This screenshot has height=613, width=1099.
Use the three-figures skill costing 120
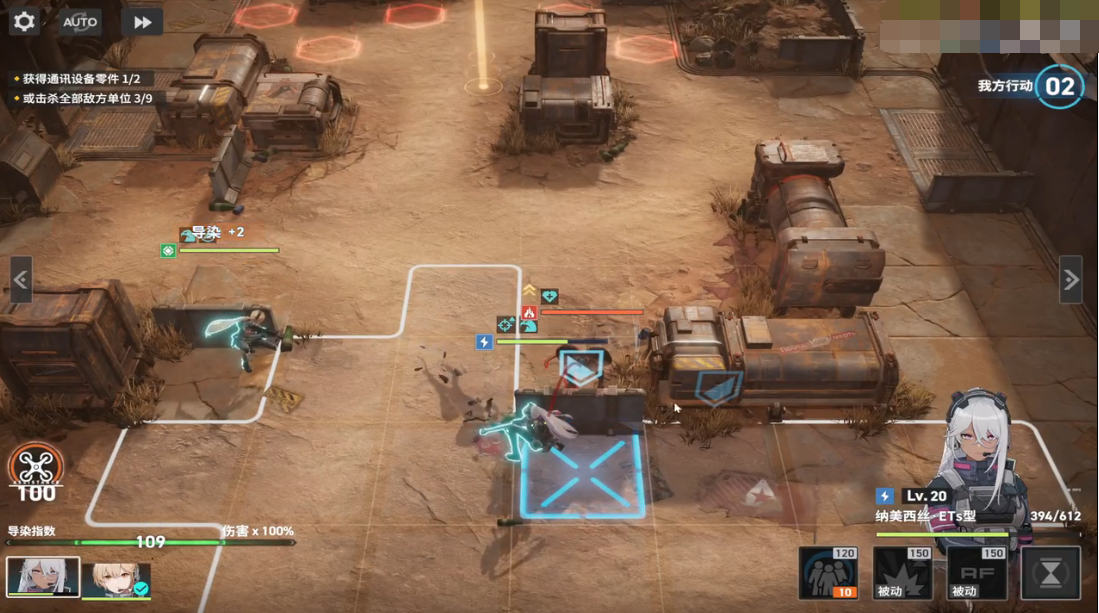(x=828, y=573)
